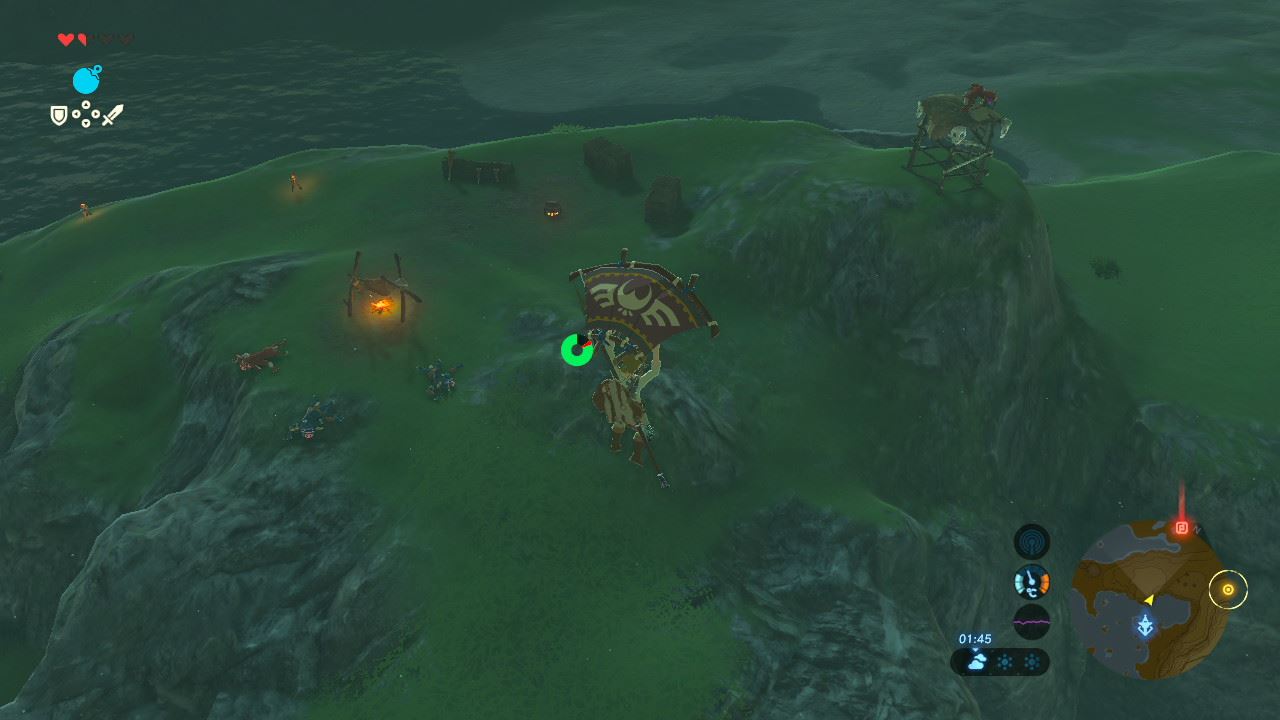Click the red quest marker on the minimap
The image size is (1280, 720).
click(1181, 527)
